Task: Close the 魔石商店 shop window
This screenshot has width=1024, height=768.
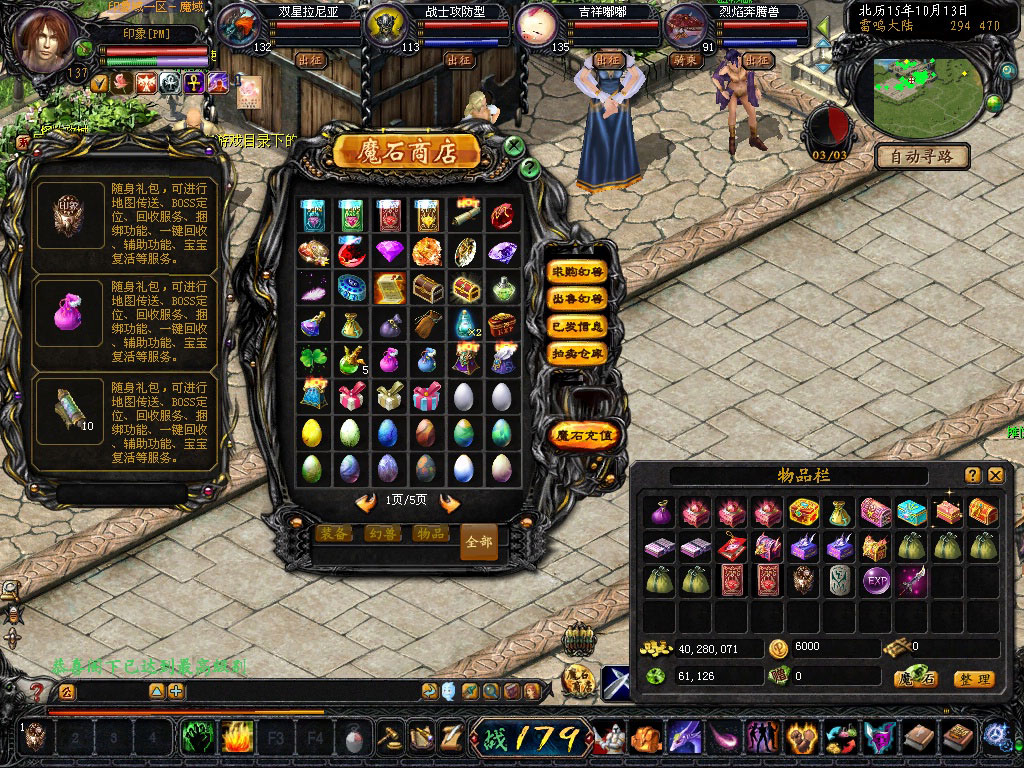Action: 514,146
